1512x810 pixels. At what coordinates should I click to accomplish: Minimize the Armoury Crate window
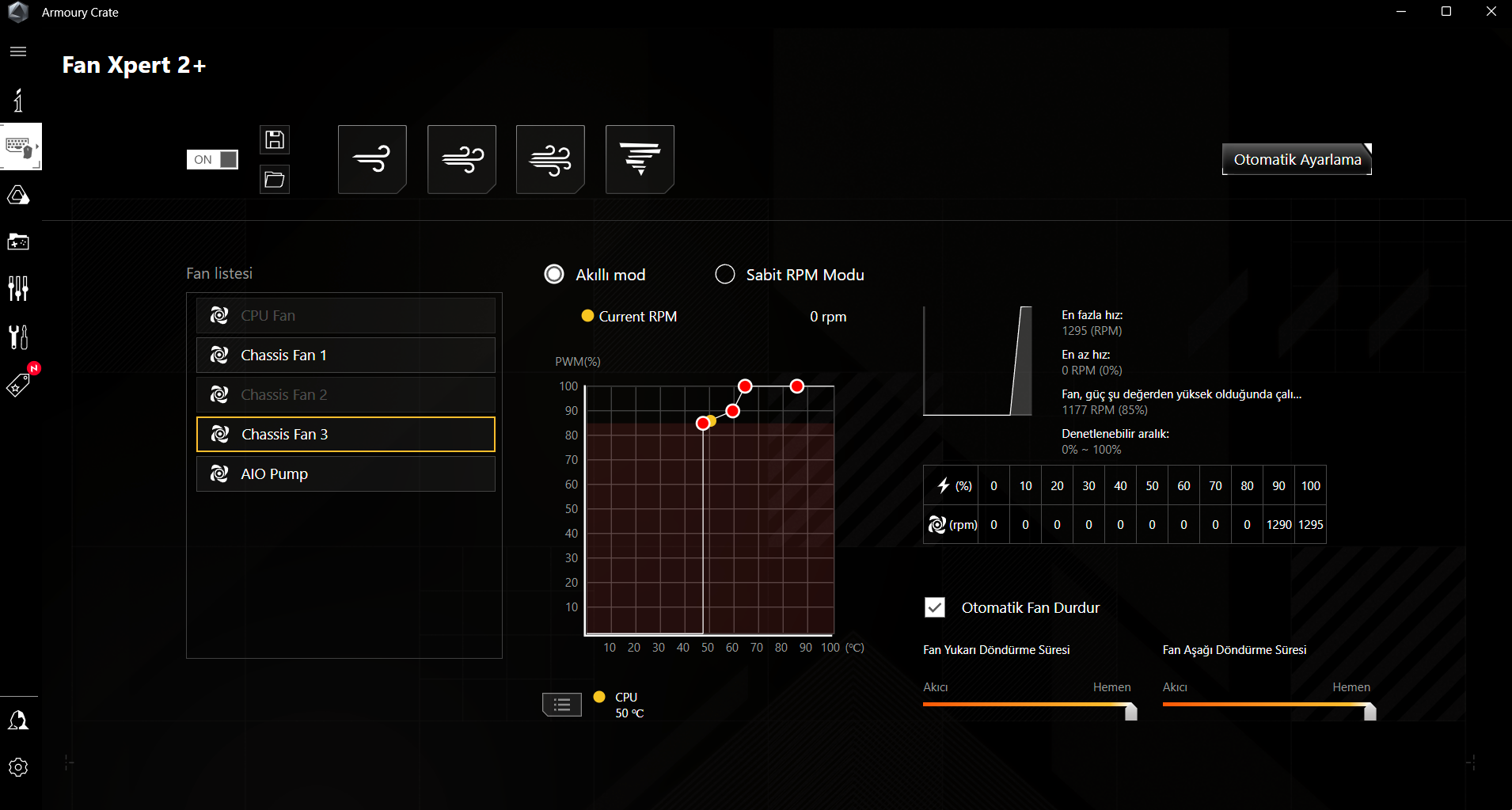click(x=1401, y=12)
